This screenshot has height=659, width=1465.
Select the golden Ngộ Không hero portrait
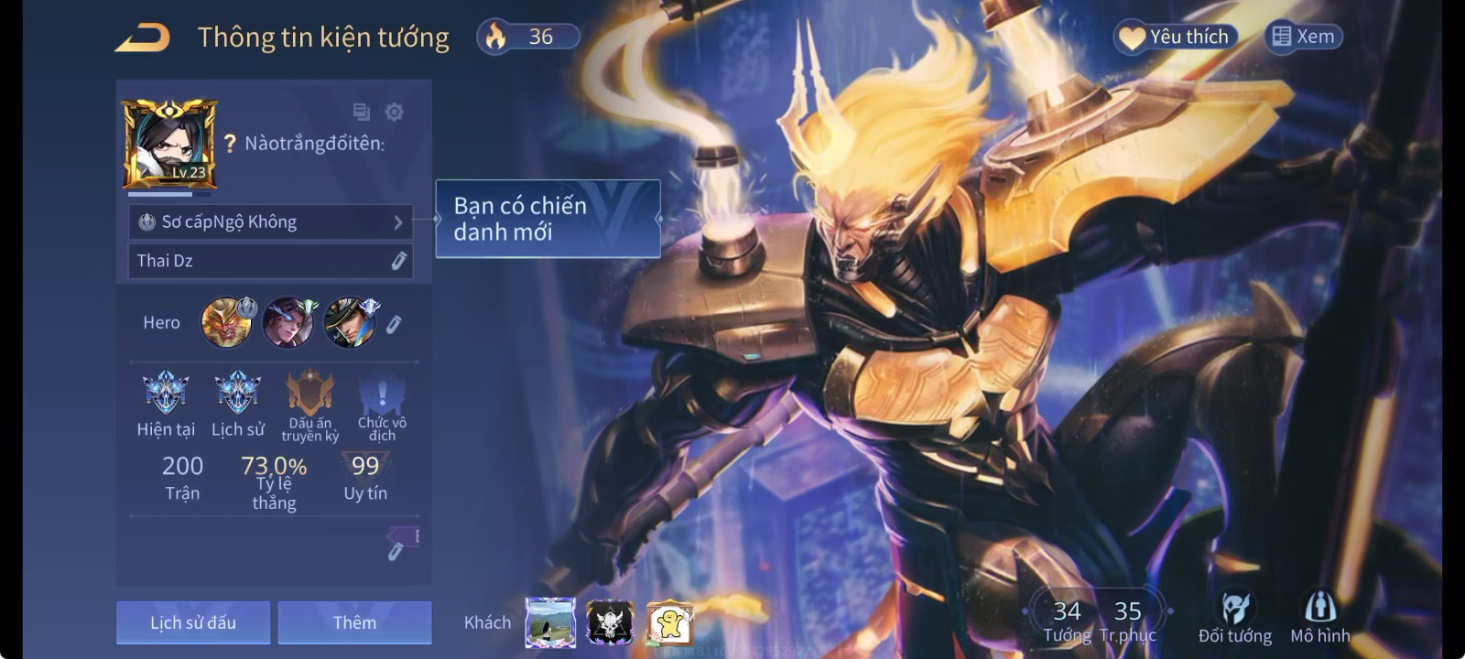pos(227,322)
